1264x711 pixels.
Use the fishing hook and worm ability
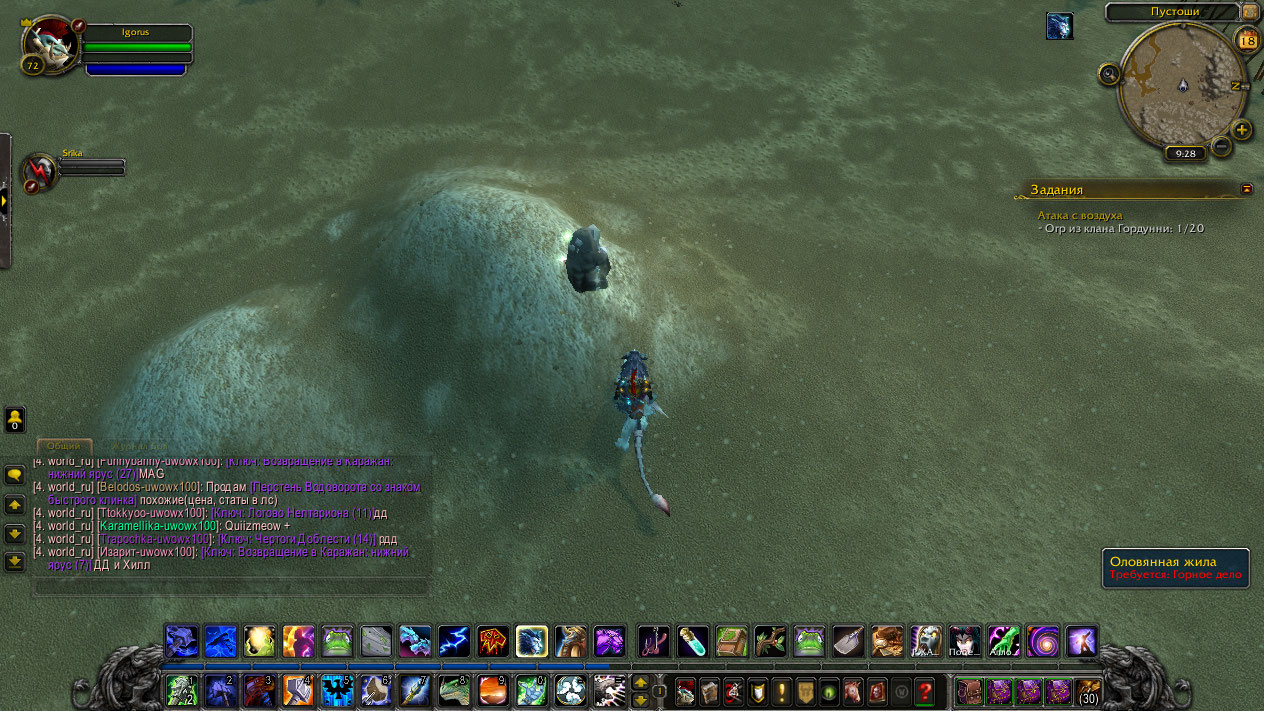click(x=653, y=641)
